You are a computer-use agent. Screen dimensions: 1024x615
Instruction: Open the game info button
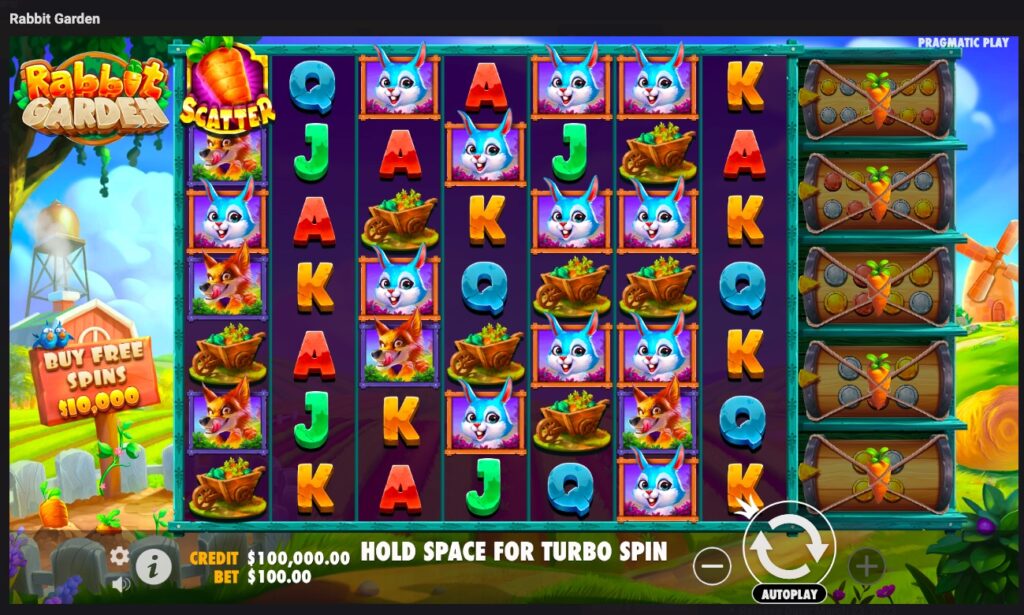point(153,567)
